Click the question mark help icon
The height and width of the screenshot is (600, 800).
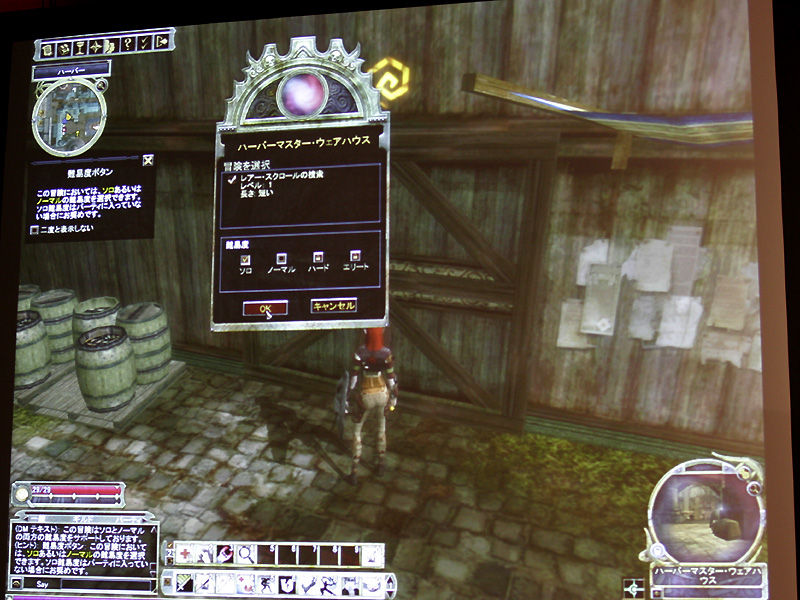click(129, 46)
